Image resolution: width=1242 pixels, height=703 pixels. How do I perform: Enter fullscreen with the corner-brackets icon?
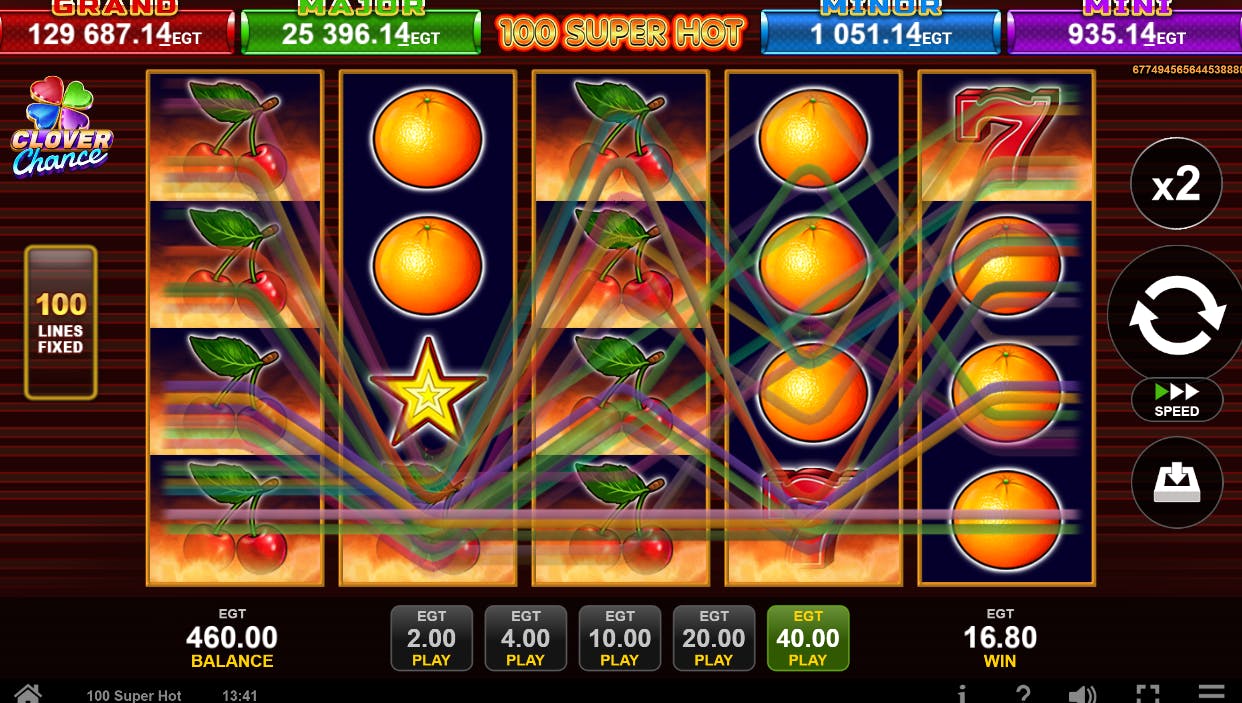click(x=1148, y=694)
